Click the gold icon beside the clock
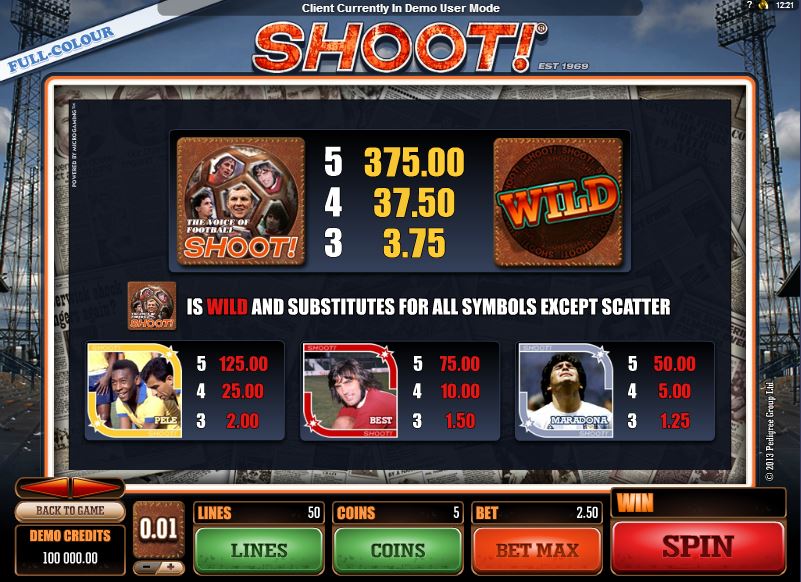801x582 pixels. click(764, 7)
